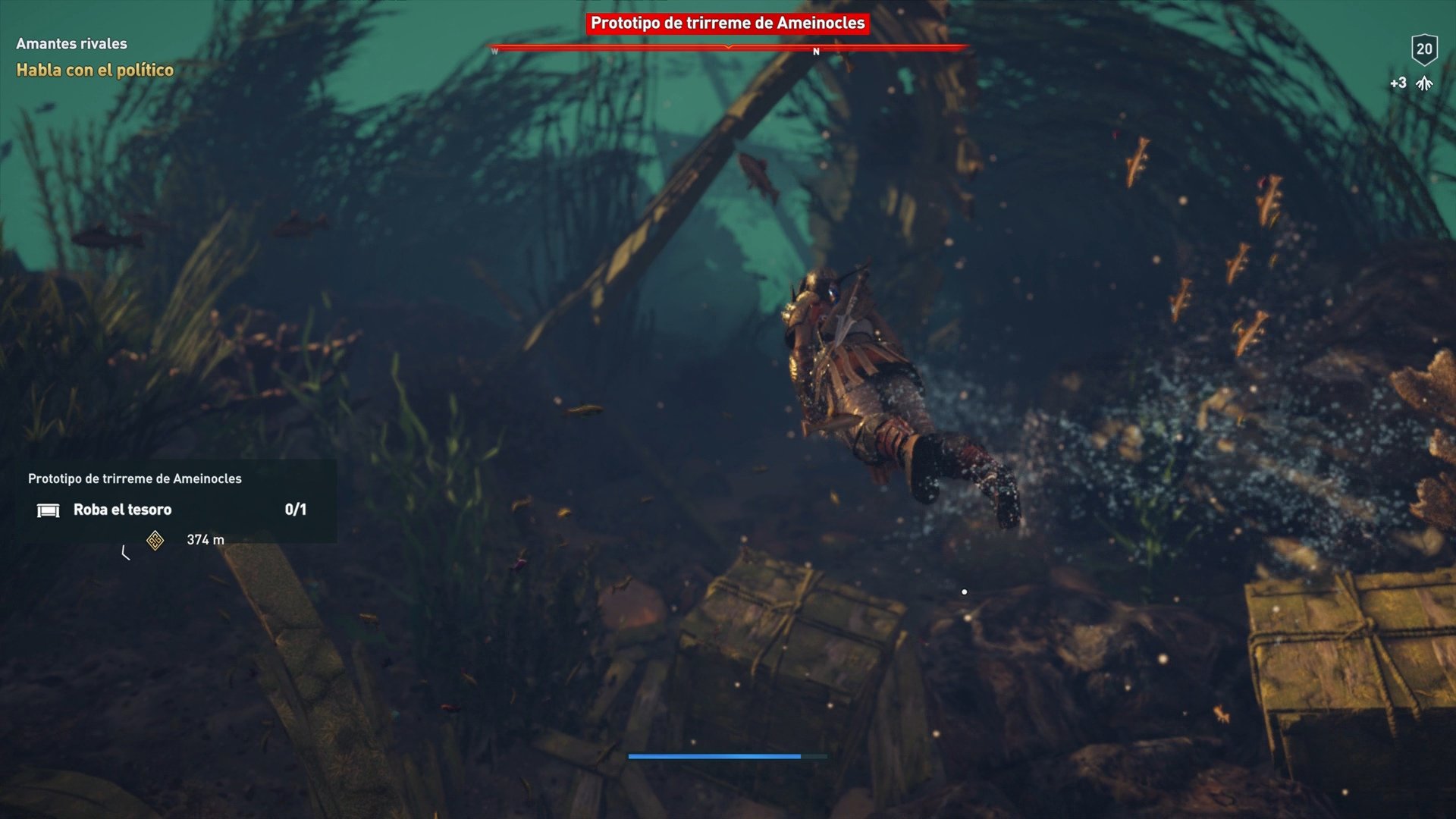Mark the 'Roba el tesoro' objective complete
Image resolution: width=1456 pixels, height=819 pixels.
point(121,510)
